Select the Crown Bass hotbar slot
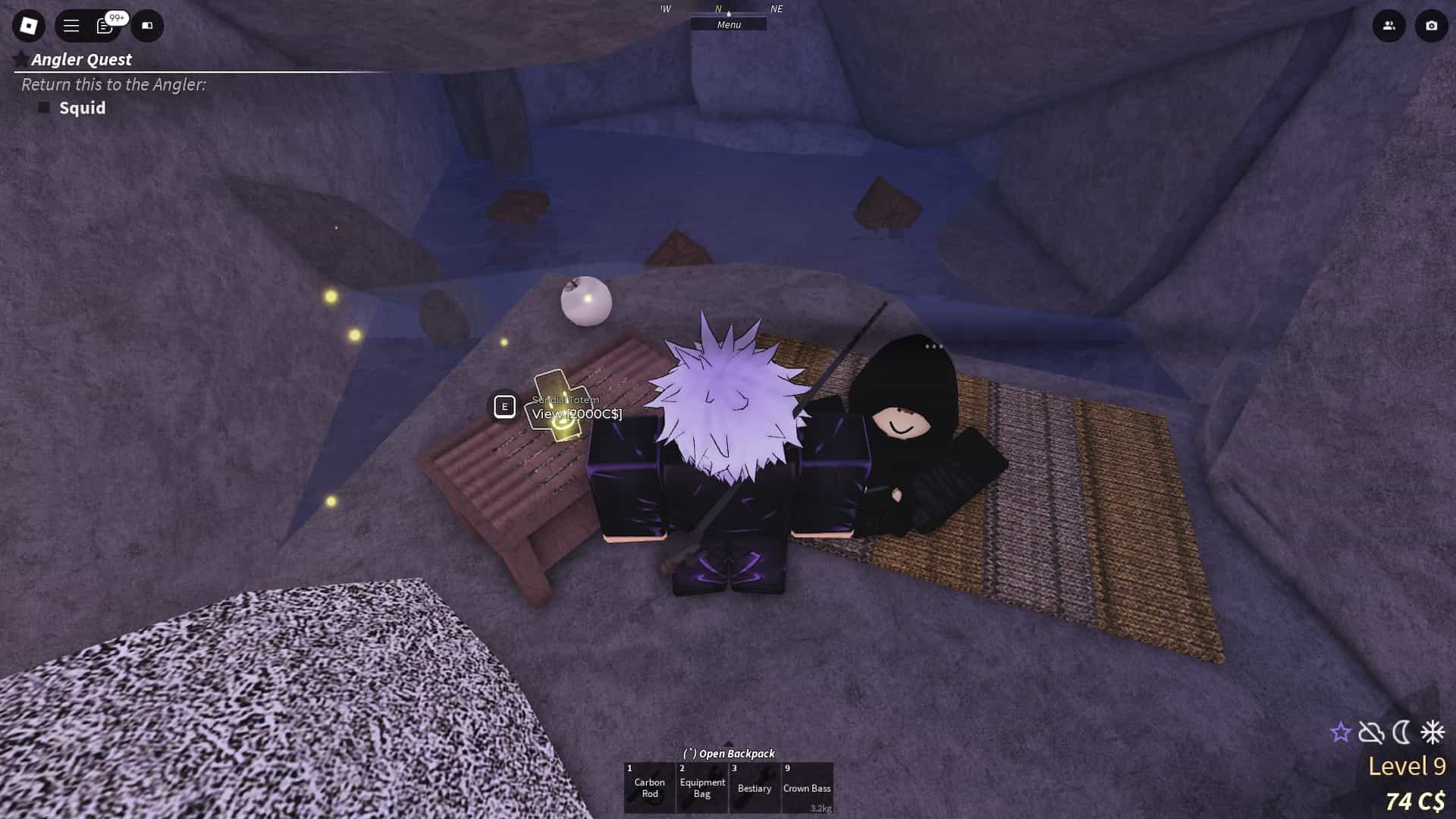Image resolution: width=1456 pixels, height=819 pixels. 808,787
